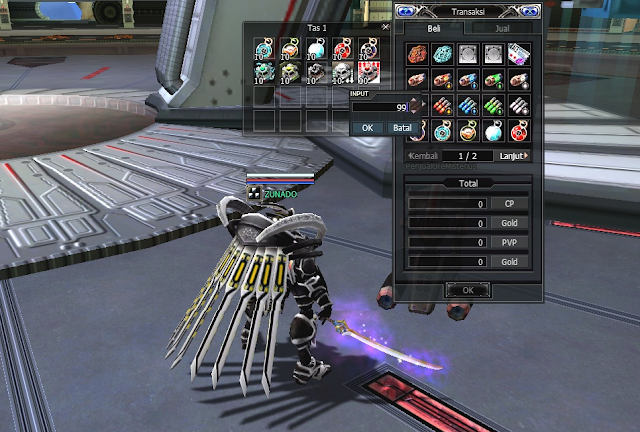The height and width of the screenshot is (432, 640).
Task: Select the white orb charm in bag
Action: 315,48
